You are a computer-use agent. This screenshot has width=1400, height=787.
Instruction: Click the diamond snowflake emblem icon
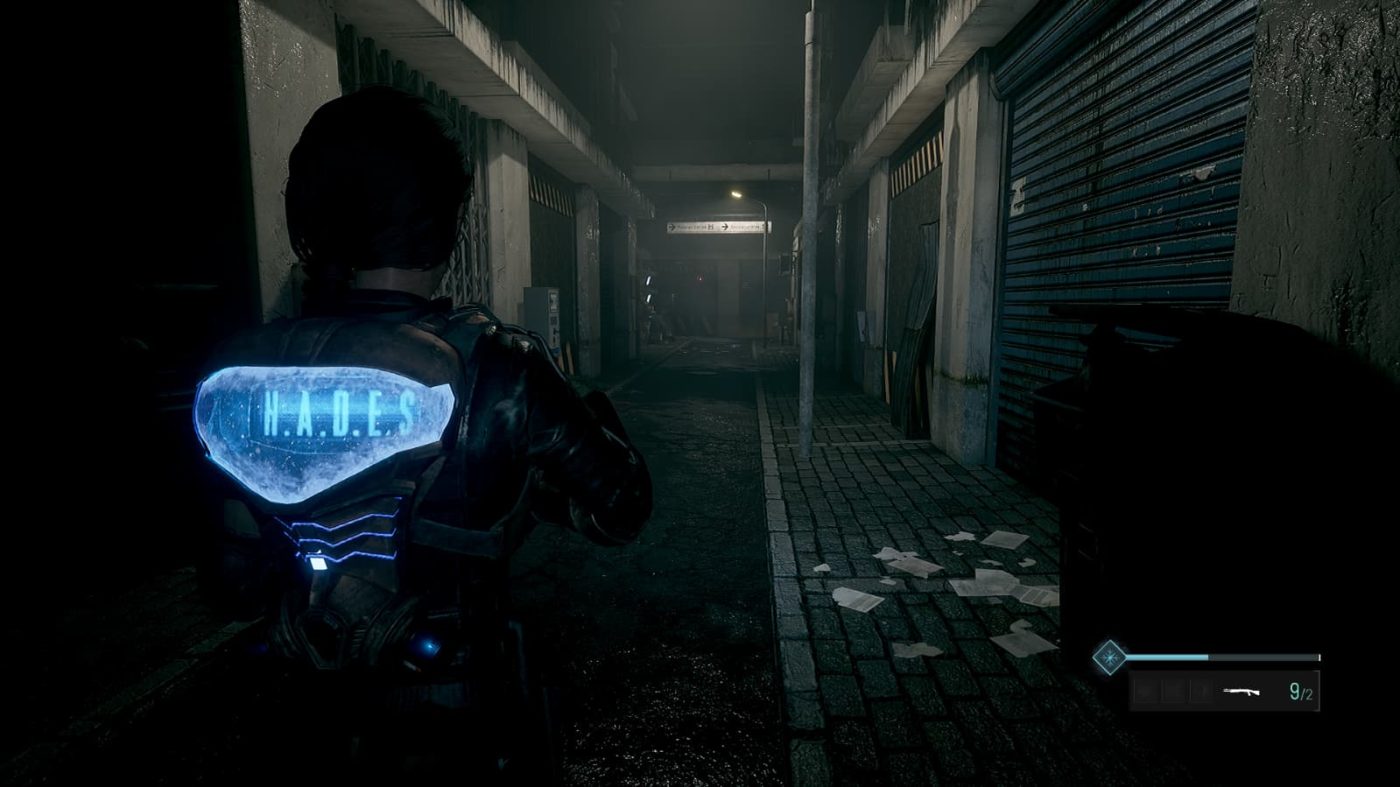[x=1109, y=657]
